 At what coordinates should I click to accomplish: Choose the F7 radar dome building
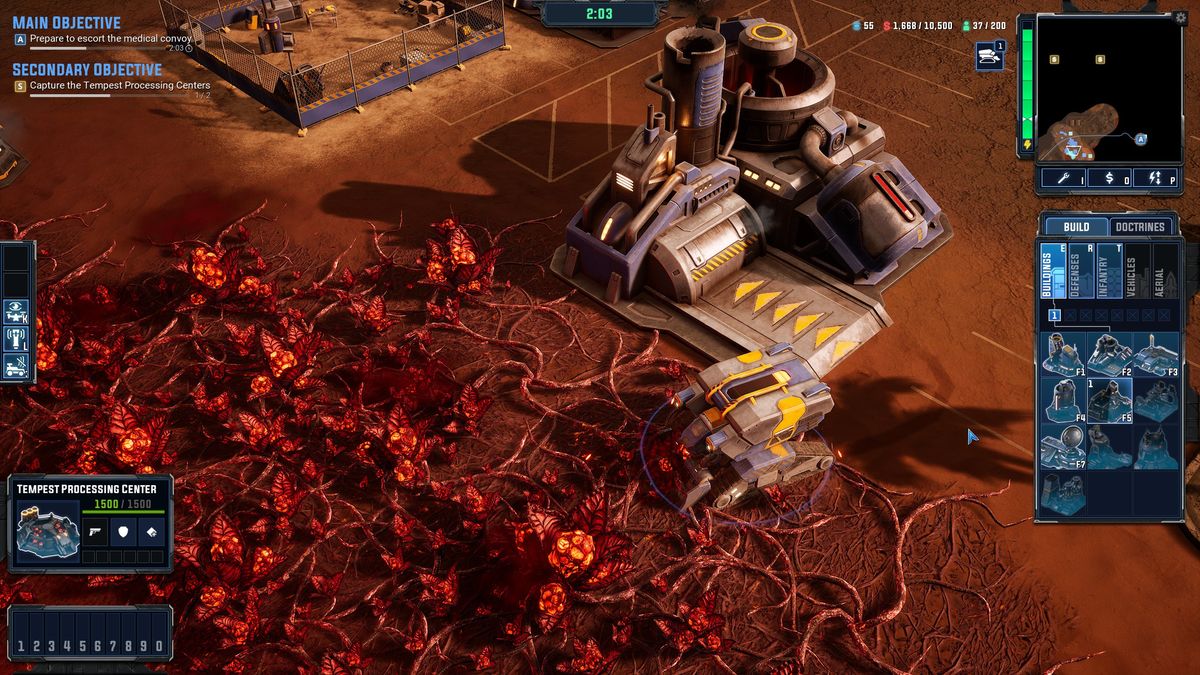[x=1064, y=446]
